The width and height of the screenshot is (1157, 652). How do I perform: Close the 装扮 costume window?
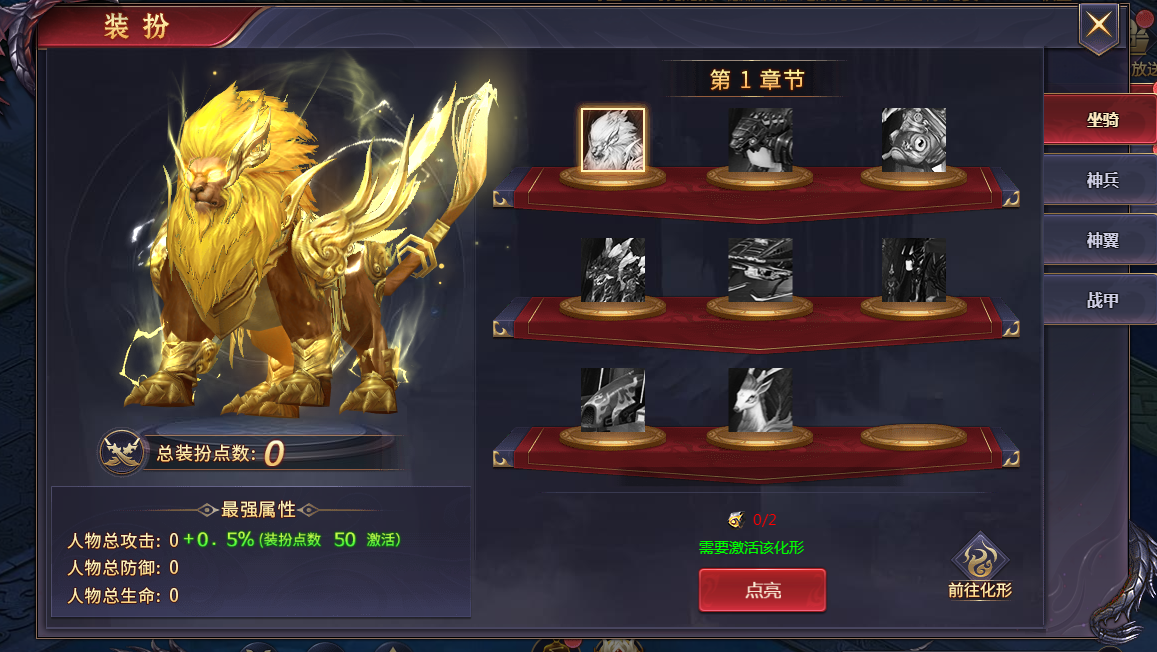[1098, 26]
